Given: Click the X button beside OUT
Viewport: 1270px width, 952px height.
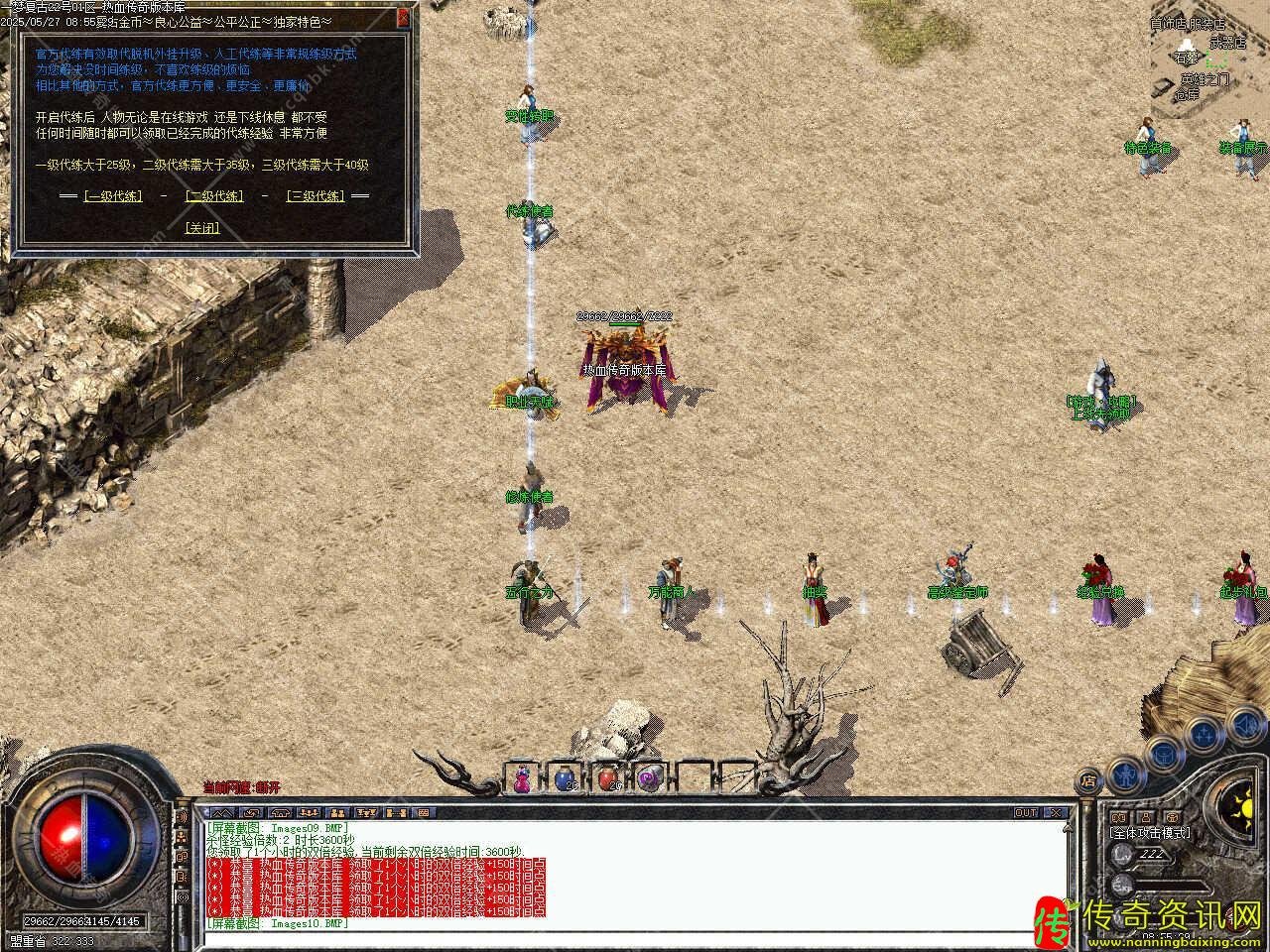Looking at the screenshot, I should point(1055,813).
